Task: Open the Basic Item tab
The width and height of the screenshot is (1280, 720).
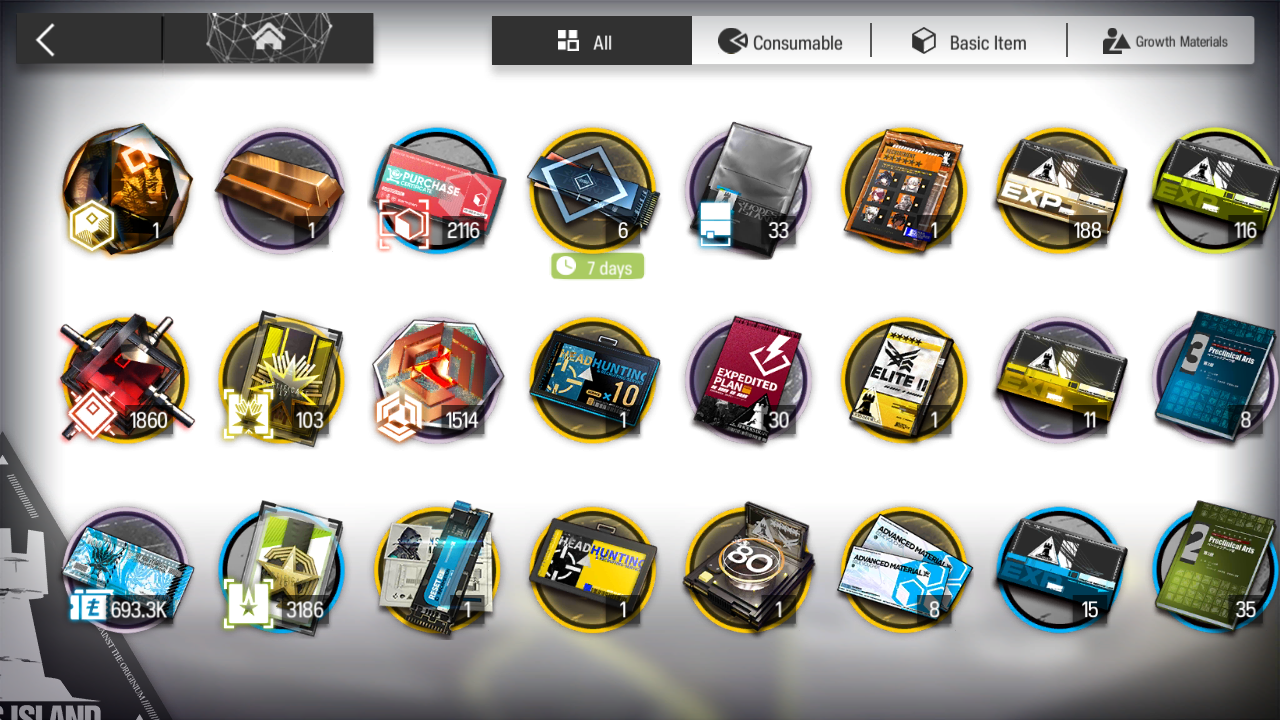Action: (x=968, y=42)
